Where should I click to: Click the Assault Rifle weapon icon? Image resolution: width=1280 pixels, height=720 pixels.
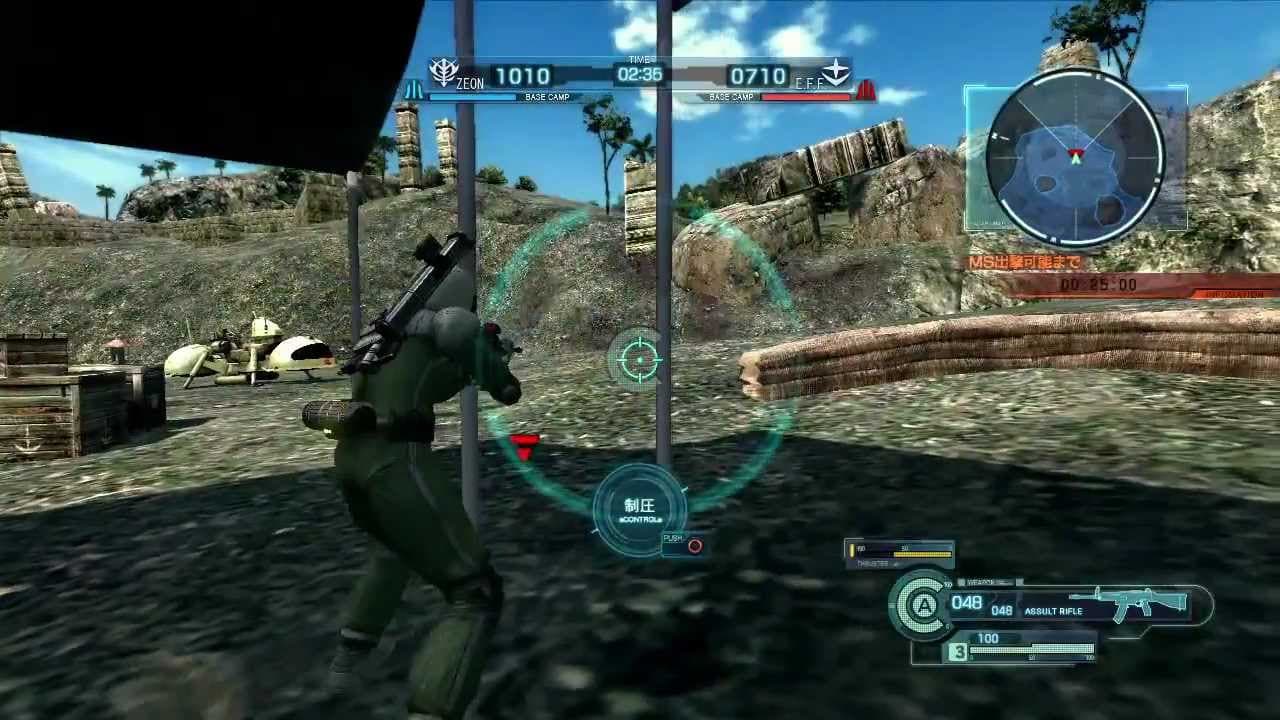tap(1140, 604)
